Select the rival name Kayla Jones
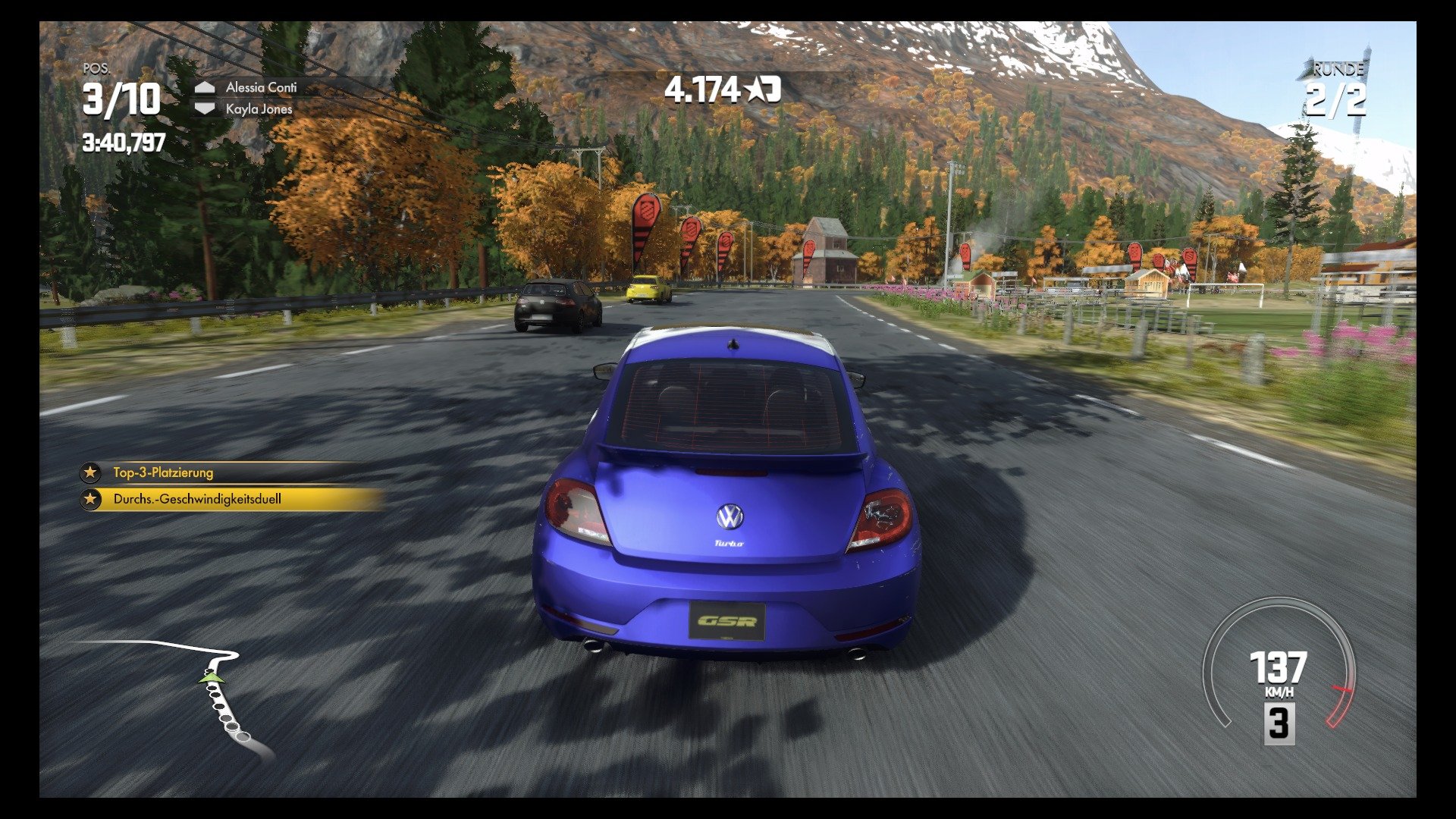Viewport: 1456px width, 819px height. pos(258,111)
